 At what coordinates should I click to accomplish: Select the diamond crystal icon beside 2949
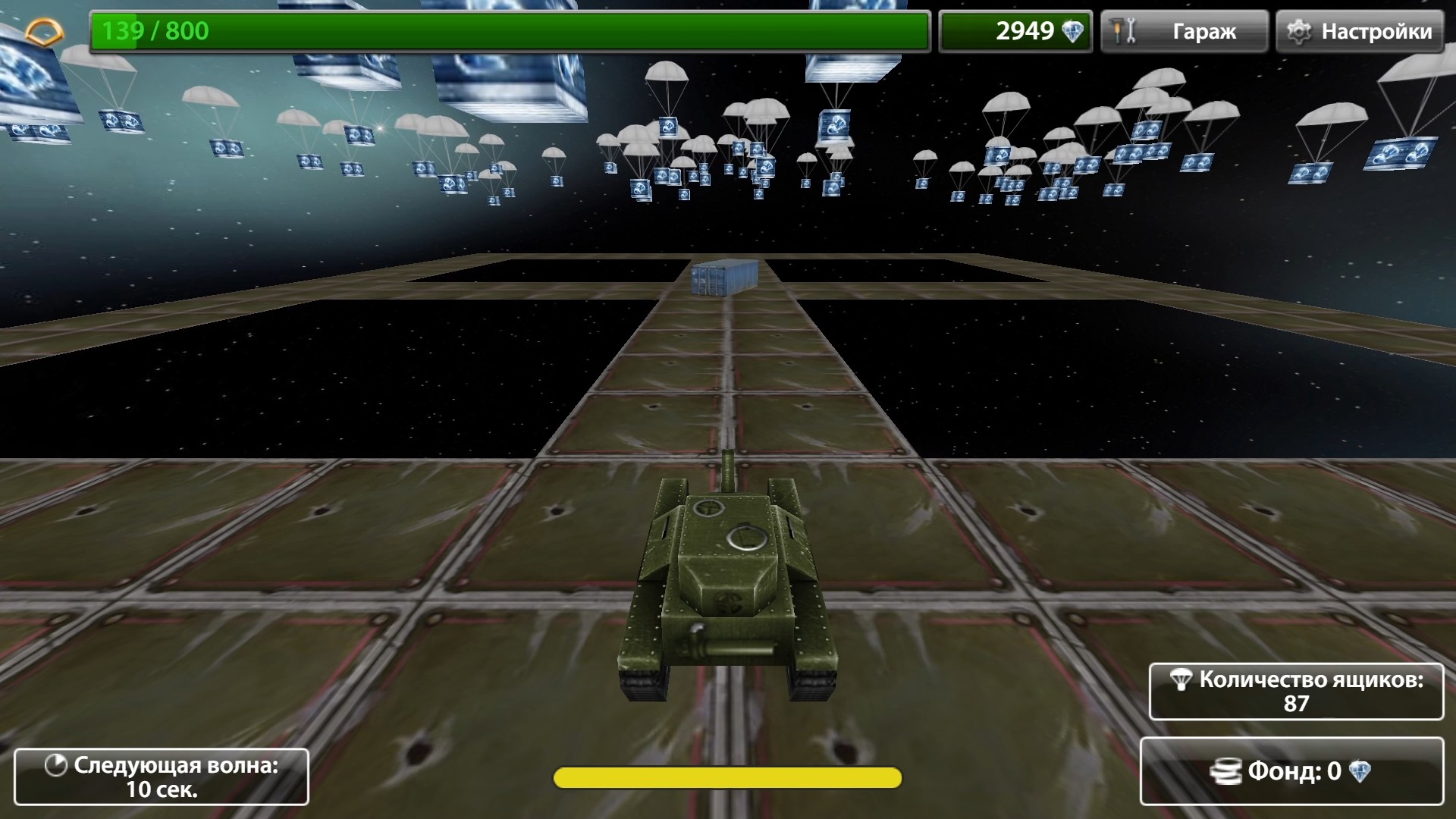click(1072, 30)
